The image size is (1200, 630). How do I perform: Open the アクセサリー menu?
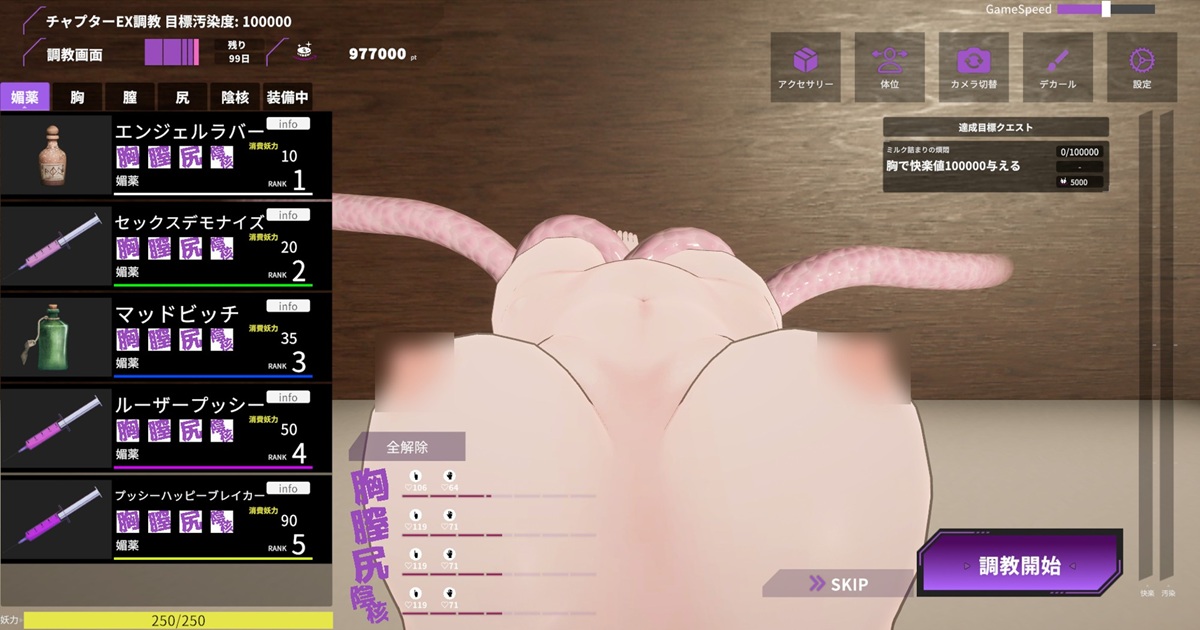click(805, 67)
